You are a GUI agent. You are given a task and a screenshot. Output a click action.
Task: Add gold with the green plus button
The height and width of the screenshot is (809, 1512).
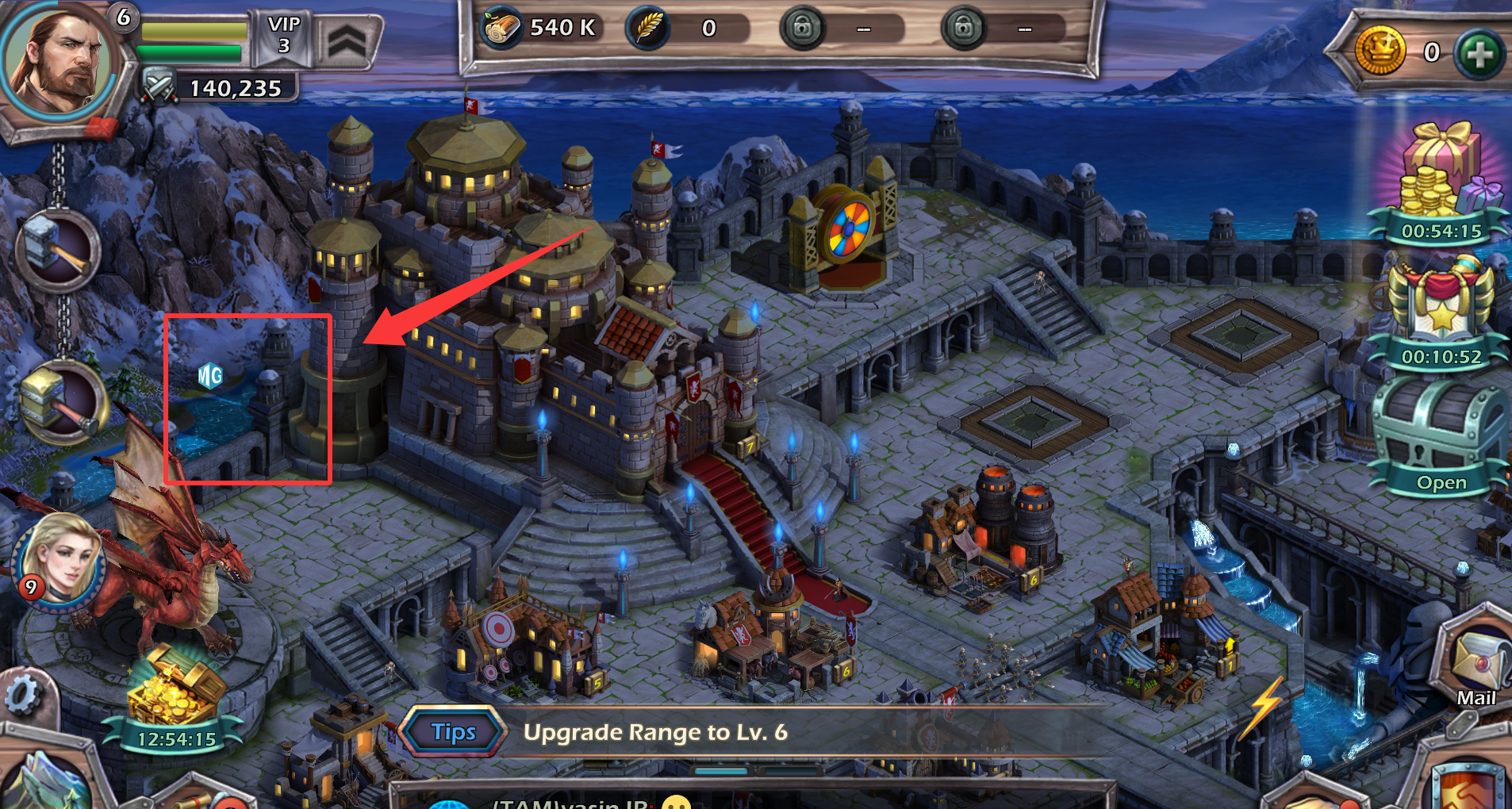[x=1479, y=54]
